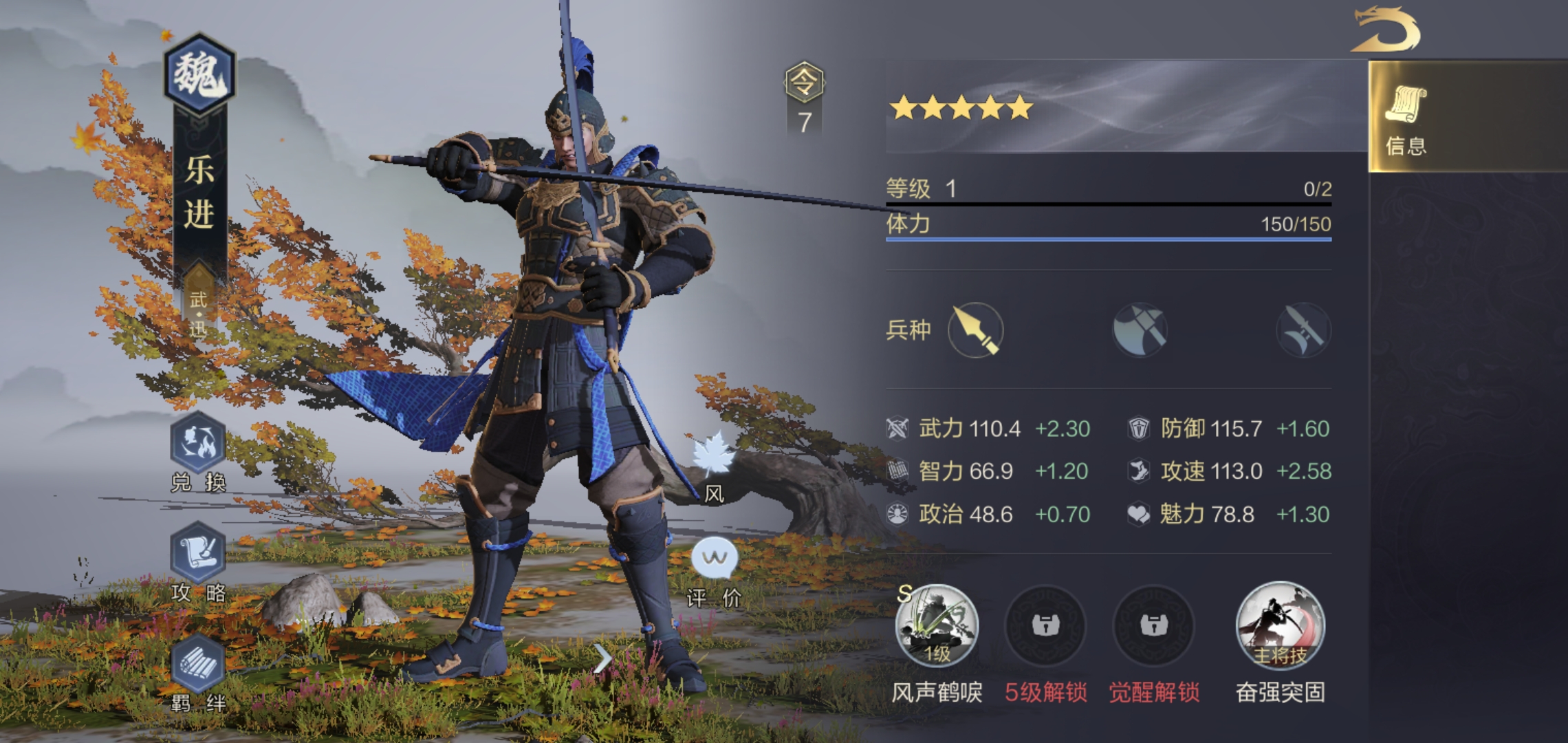Open the 评价 reviews bubble
The image size is (1568, 743).
pyautogui.click(x=715, y=559)
